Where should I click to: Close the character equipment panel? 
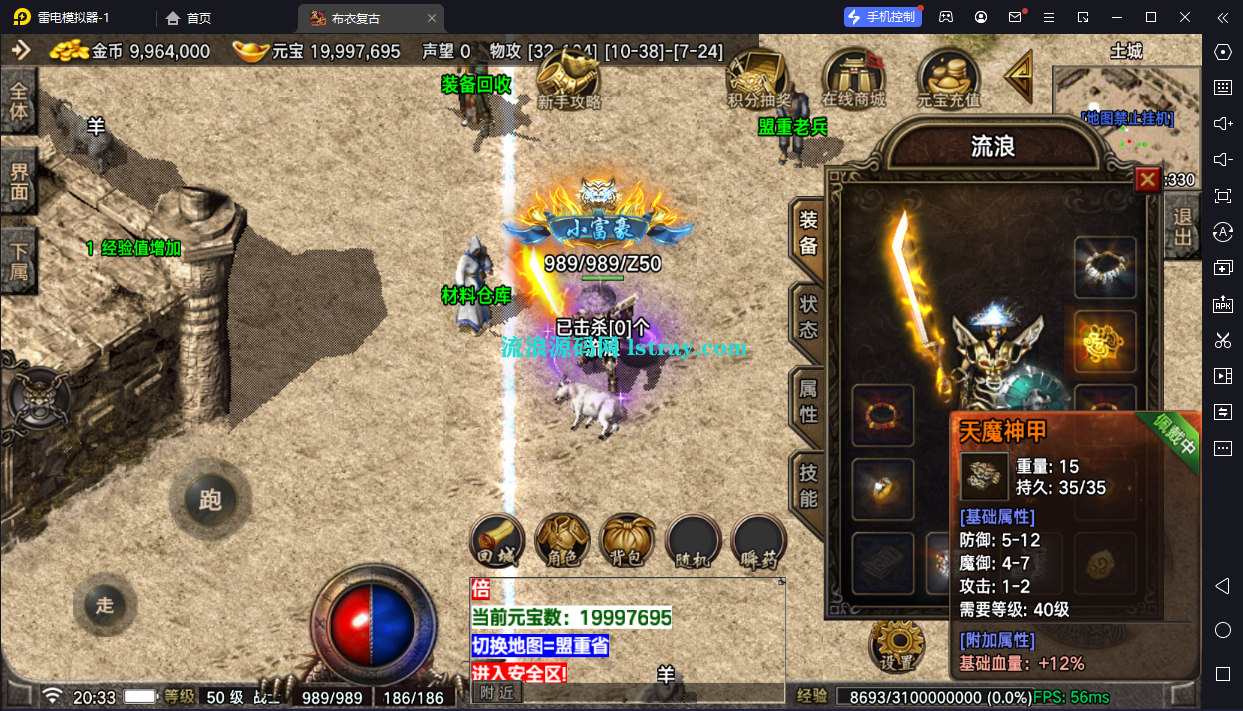[x=1148, y=180]
